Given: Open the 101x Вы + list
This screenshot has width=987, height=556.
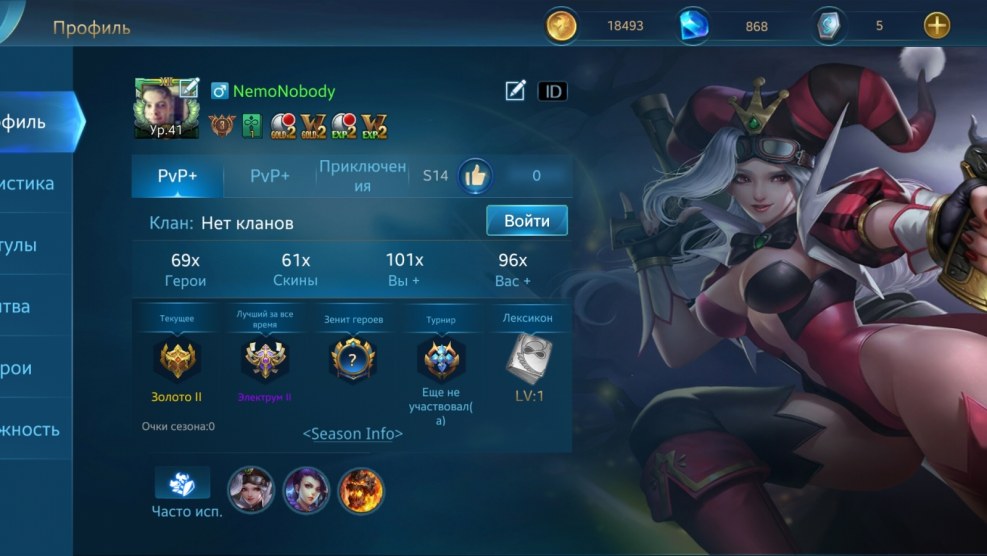Looking at the screenshot, I should click(x=404, y=270).
